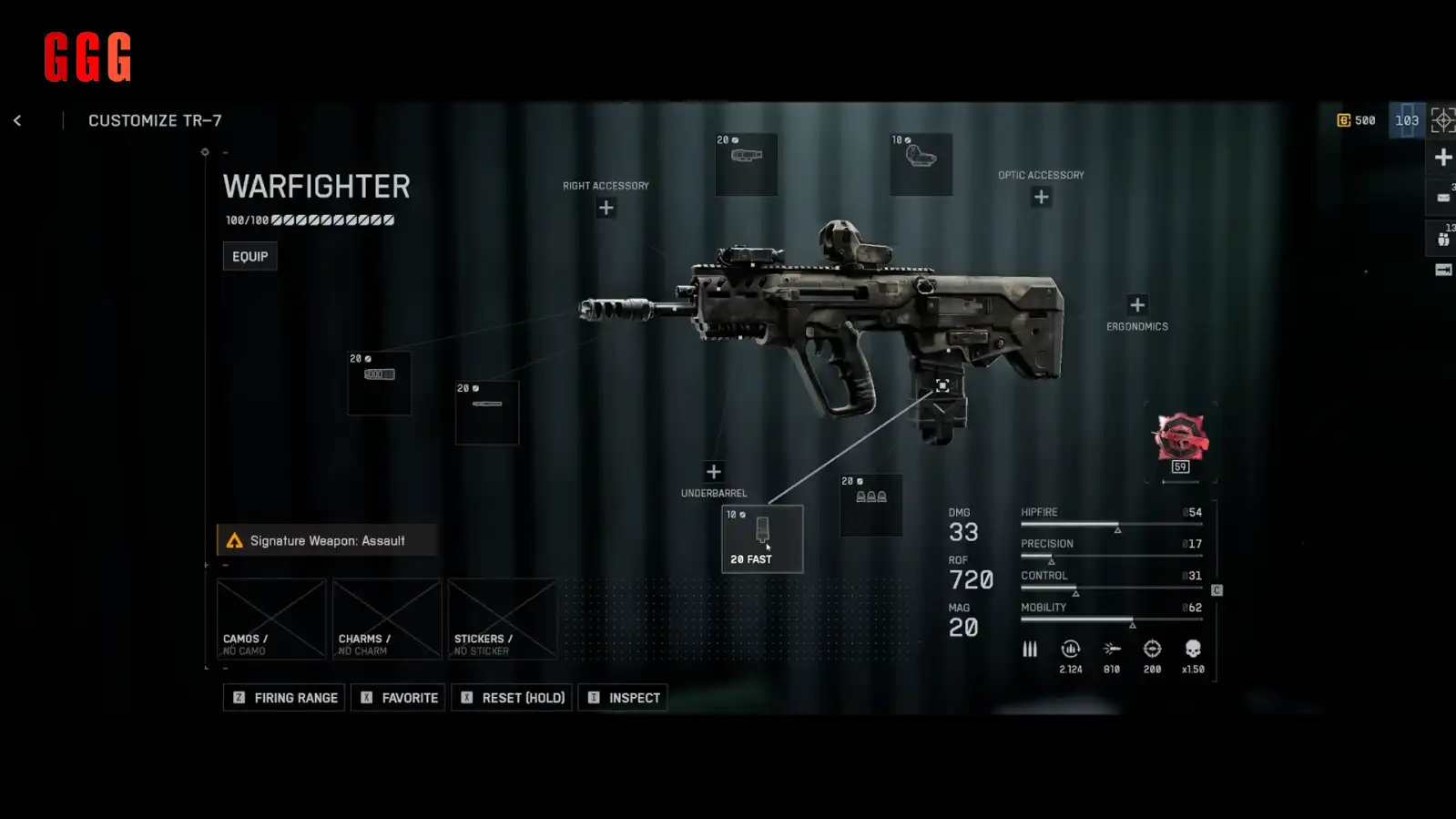Expand the Underbarrel attachment slot
Viewport: 1456px width, 819px height.
click(x=714, y=471)
